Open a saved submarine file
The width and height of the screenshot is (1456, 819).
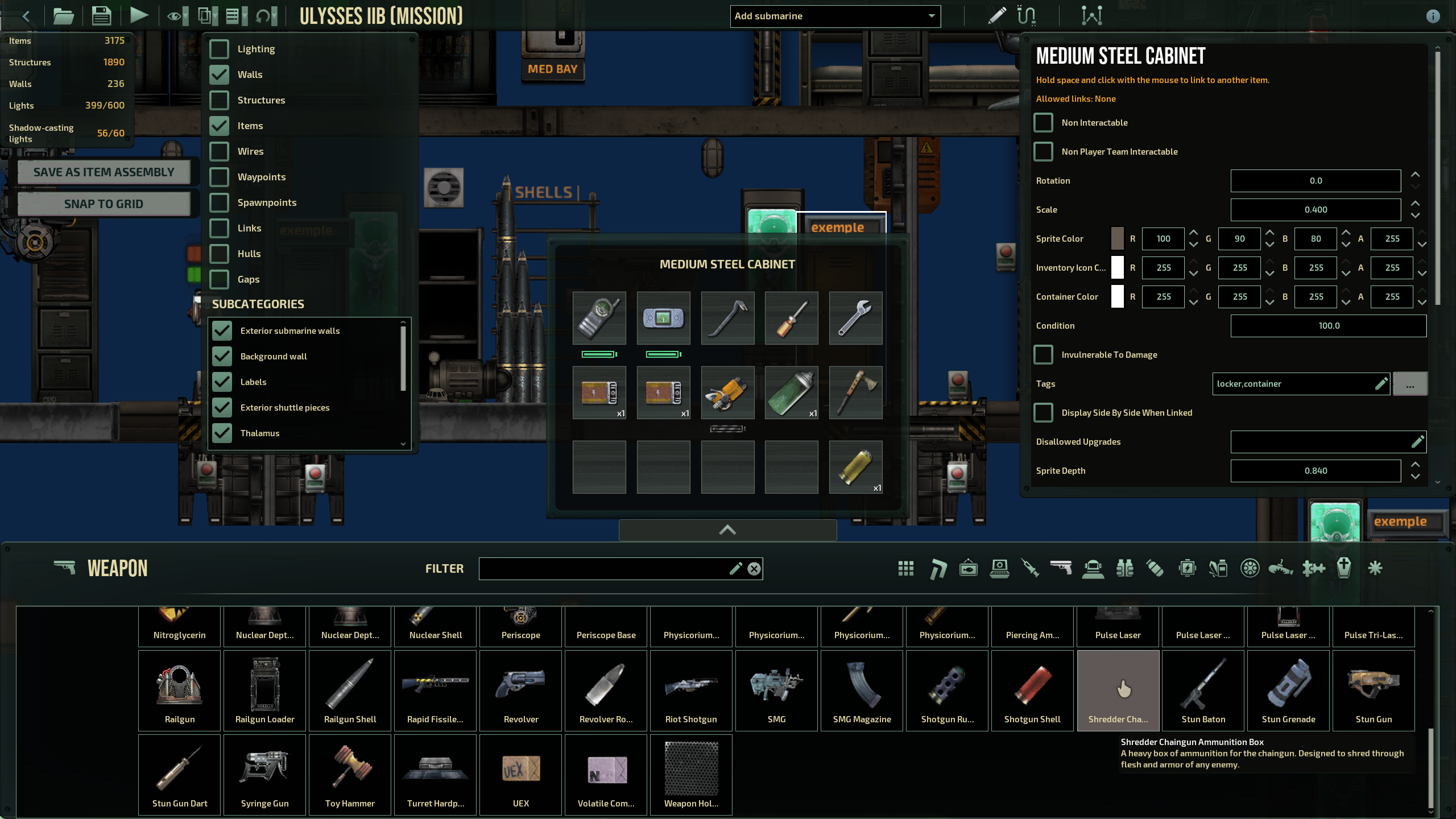pyautogui.click(x=63, y=15)
